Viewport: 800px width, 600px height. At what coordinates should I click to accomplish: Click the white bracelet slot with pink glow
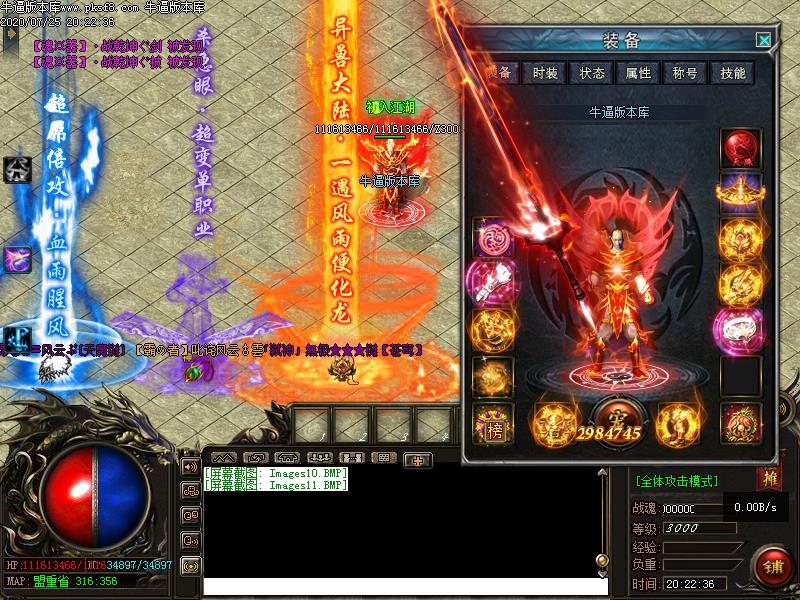741,330
